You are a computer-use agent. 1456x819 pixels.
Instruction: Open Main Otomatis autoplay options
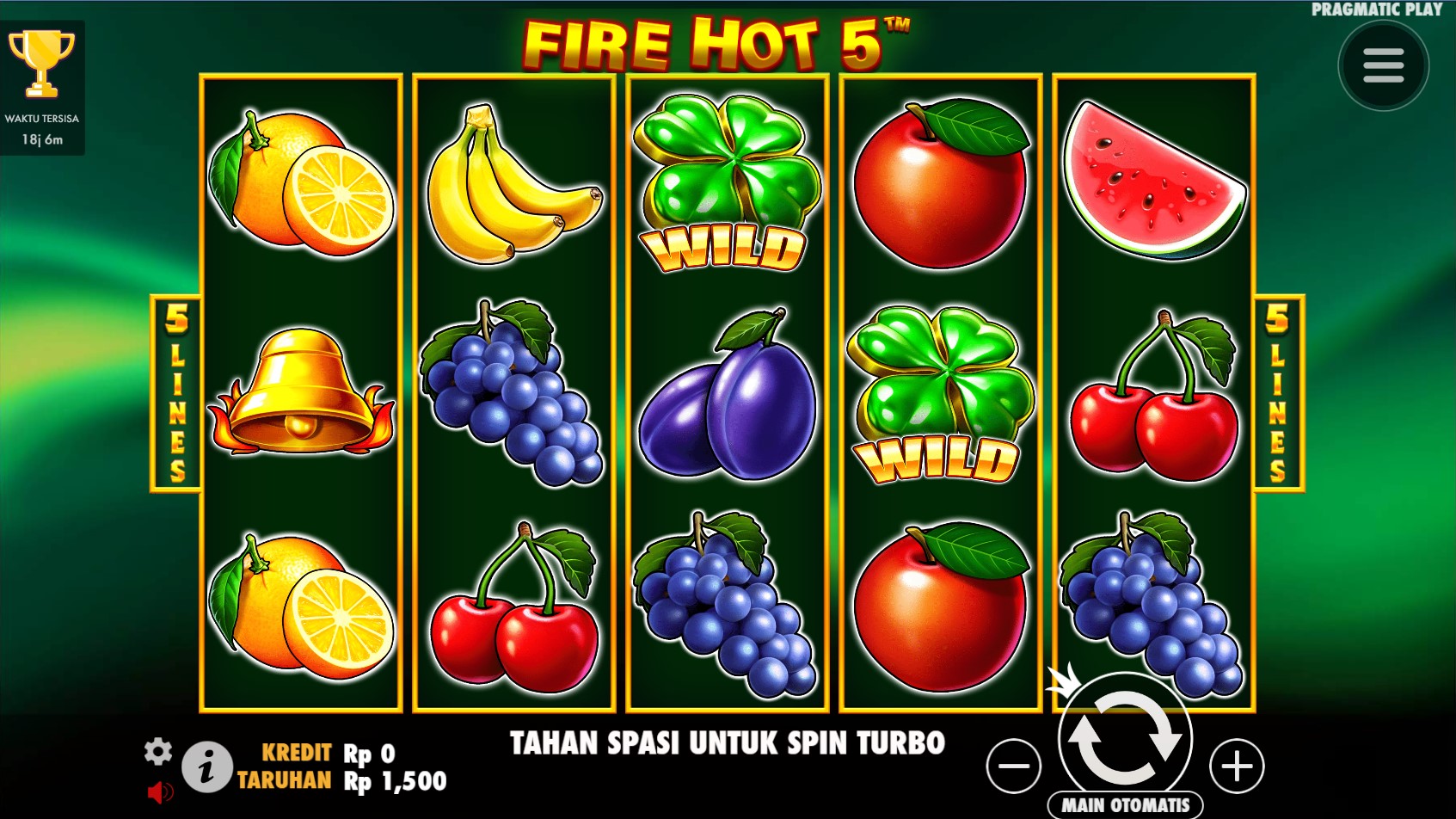pyautogui.click(x=1125, y=805)
